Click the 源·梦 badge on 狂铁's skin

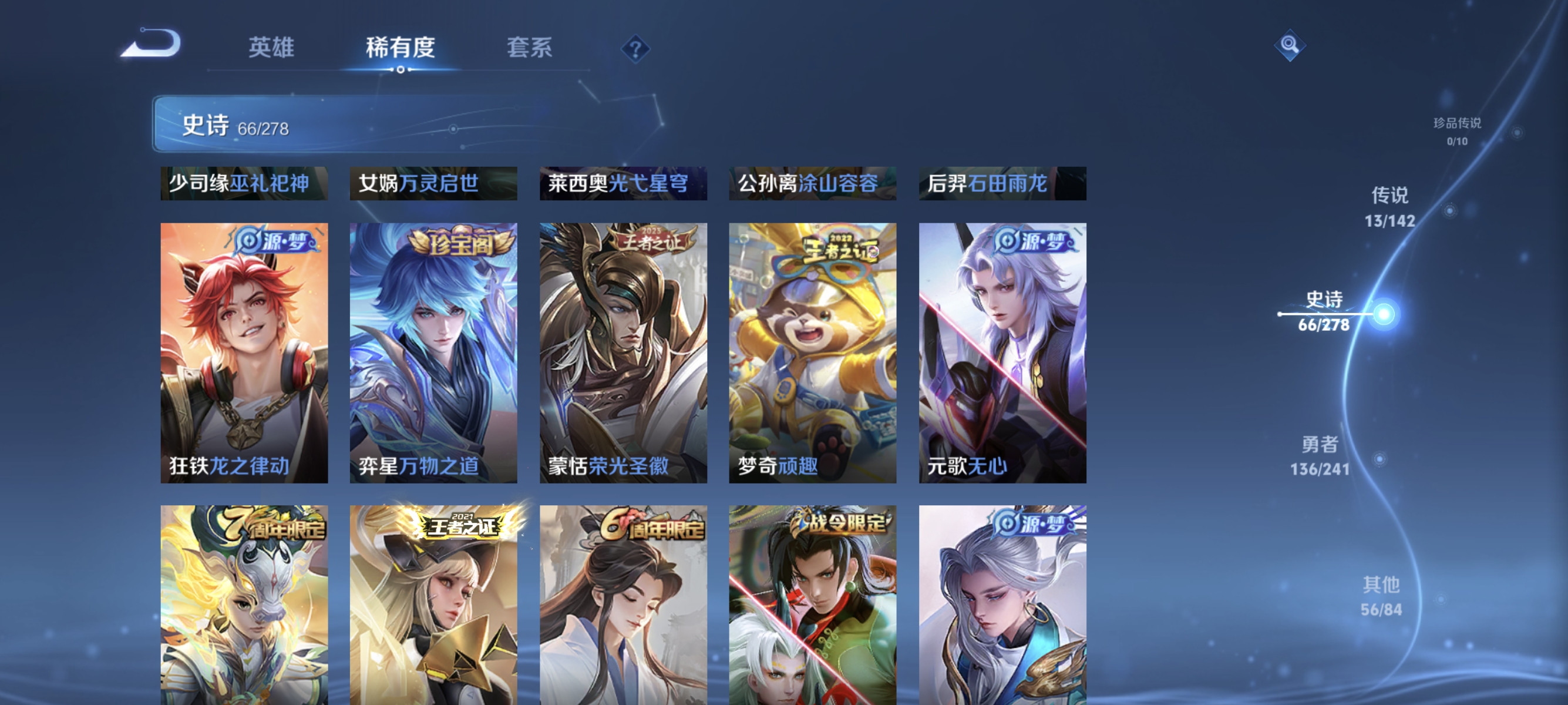point(273,241)
